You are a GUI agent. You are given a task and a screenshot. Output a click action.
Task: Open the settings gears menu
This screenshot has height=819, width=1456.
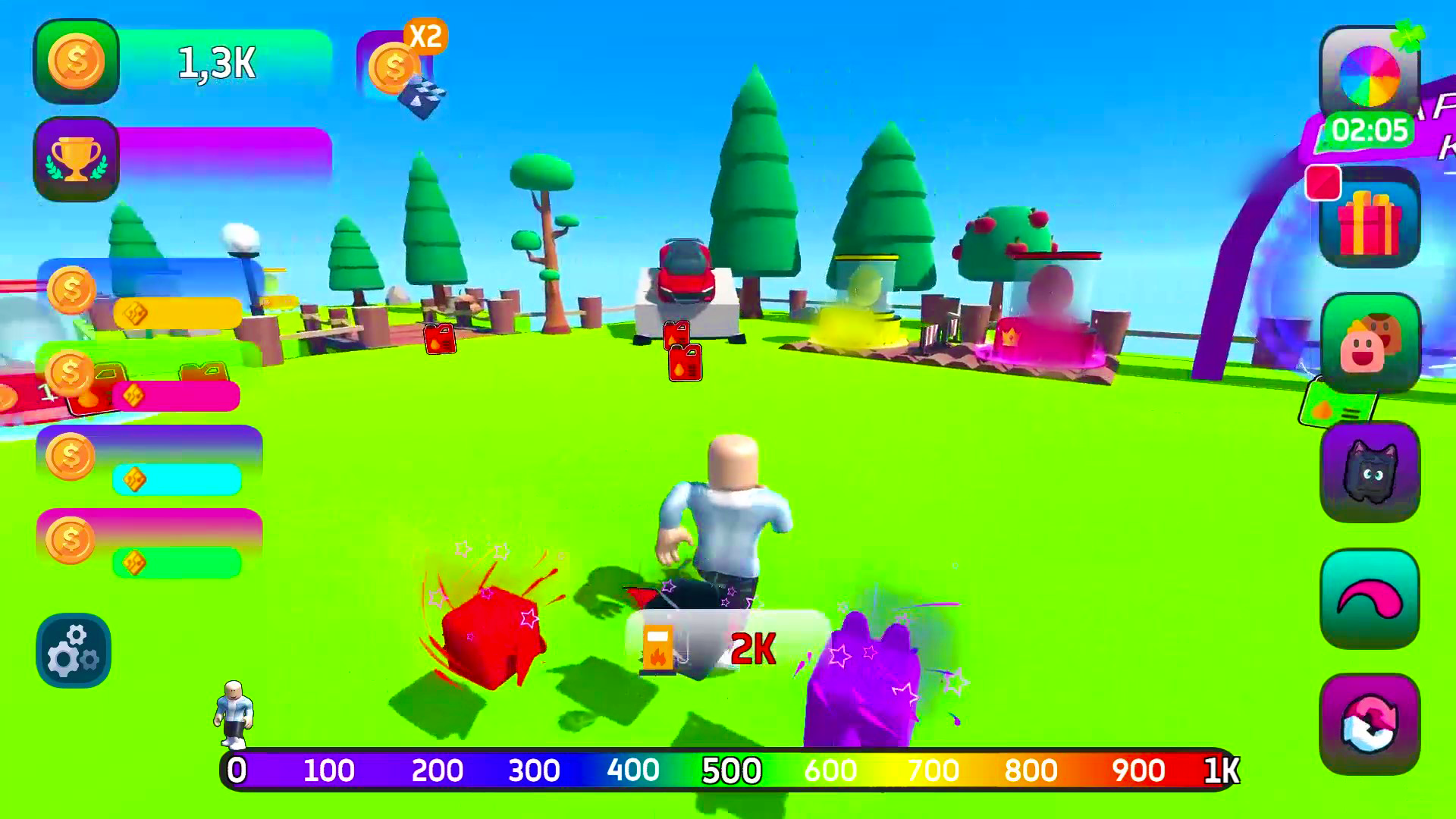coord(73,651)
